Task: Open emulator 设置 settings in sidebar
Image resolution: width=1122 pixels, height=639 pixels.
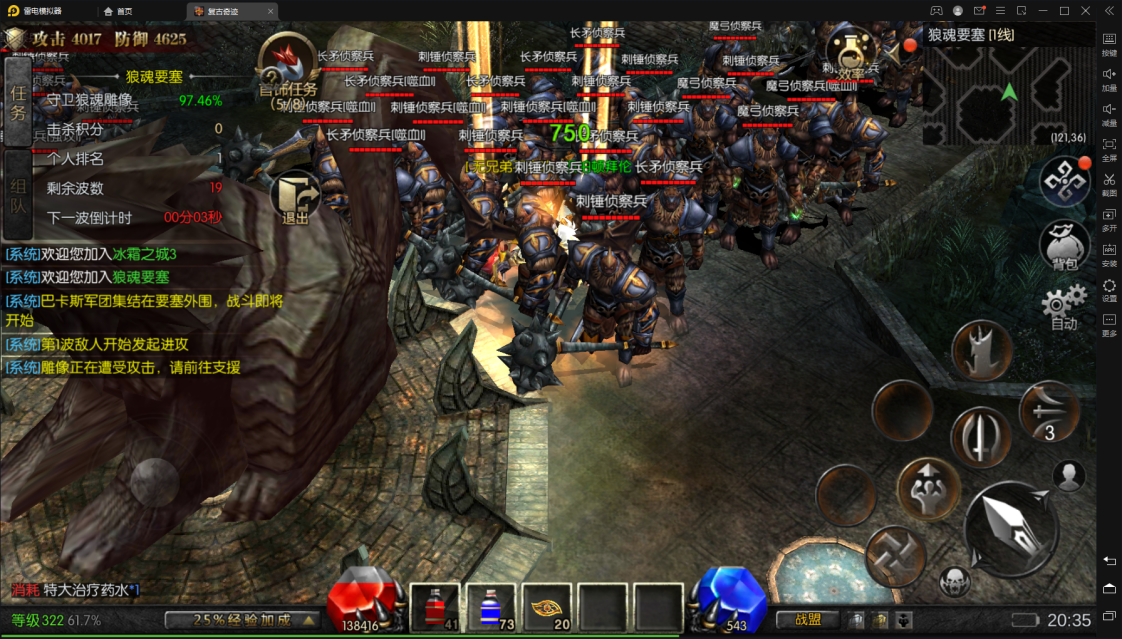Action: point(1109,290)
